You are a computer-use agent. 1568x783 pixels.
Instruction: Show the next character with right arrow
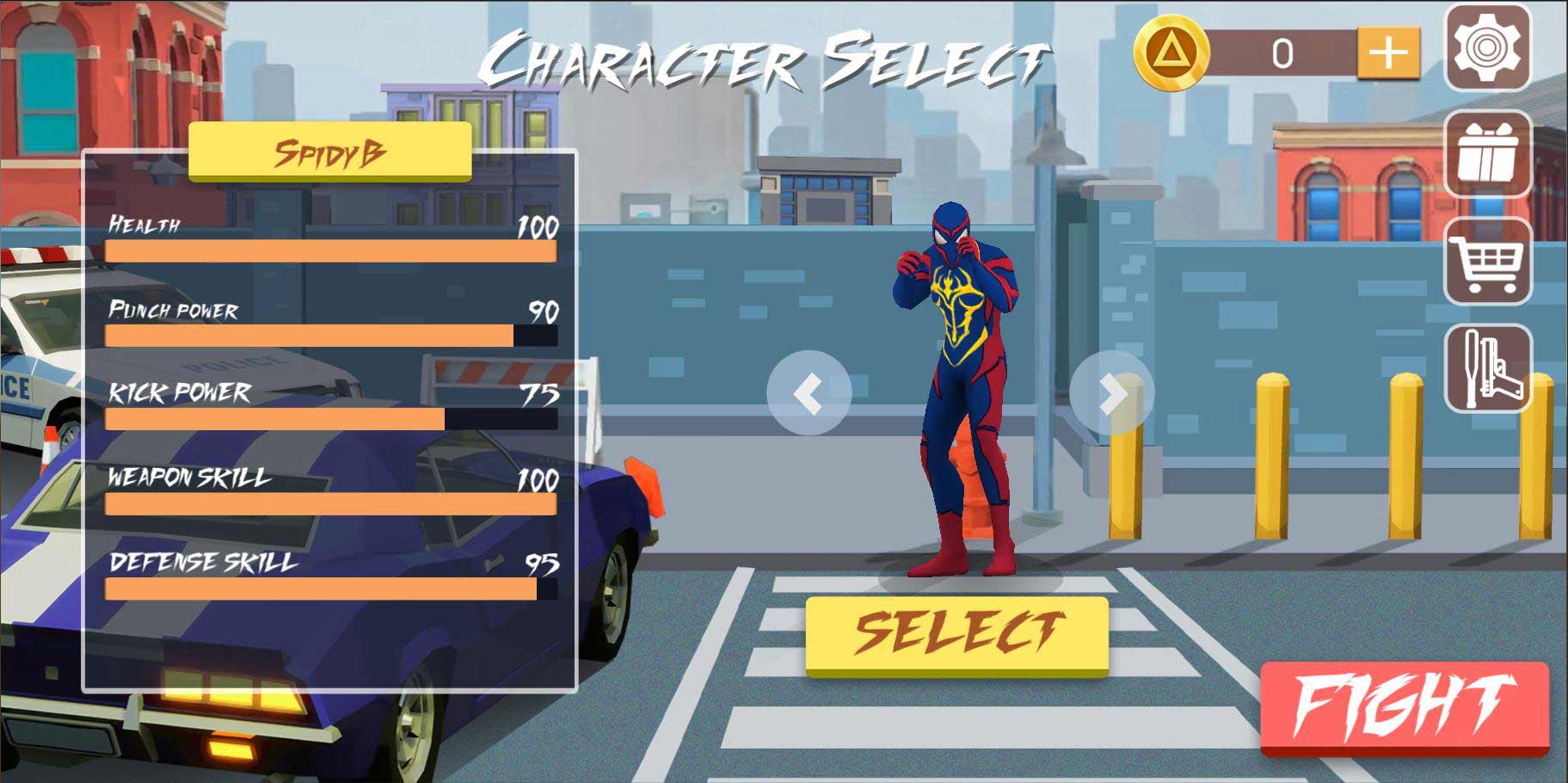[x=1111, y=393]
